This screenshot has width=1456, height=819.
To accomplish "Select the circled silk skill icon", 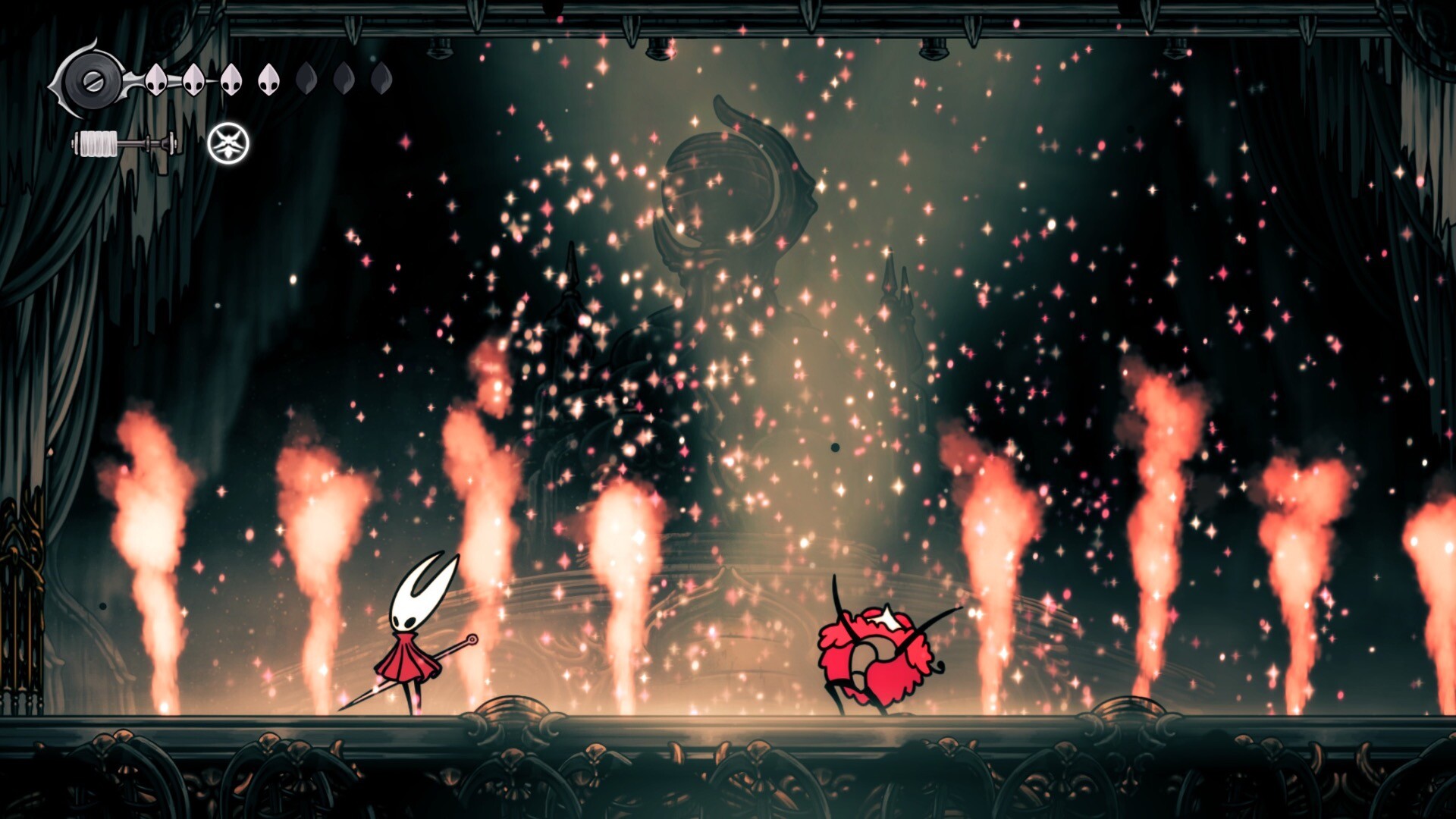I will (228, 143).
